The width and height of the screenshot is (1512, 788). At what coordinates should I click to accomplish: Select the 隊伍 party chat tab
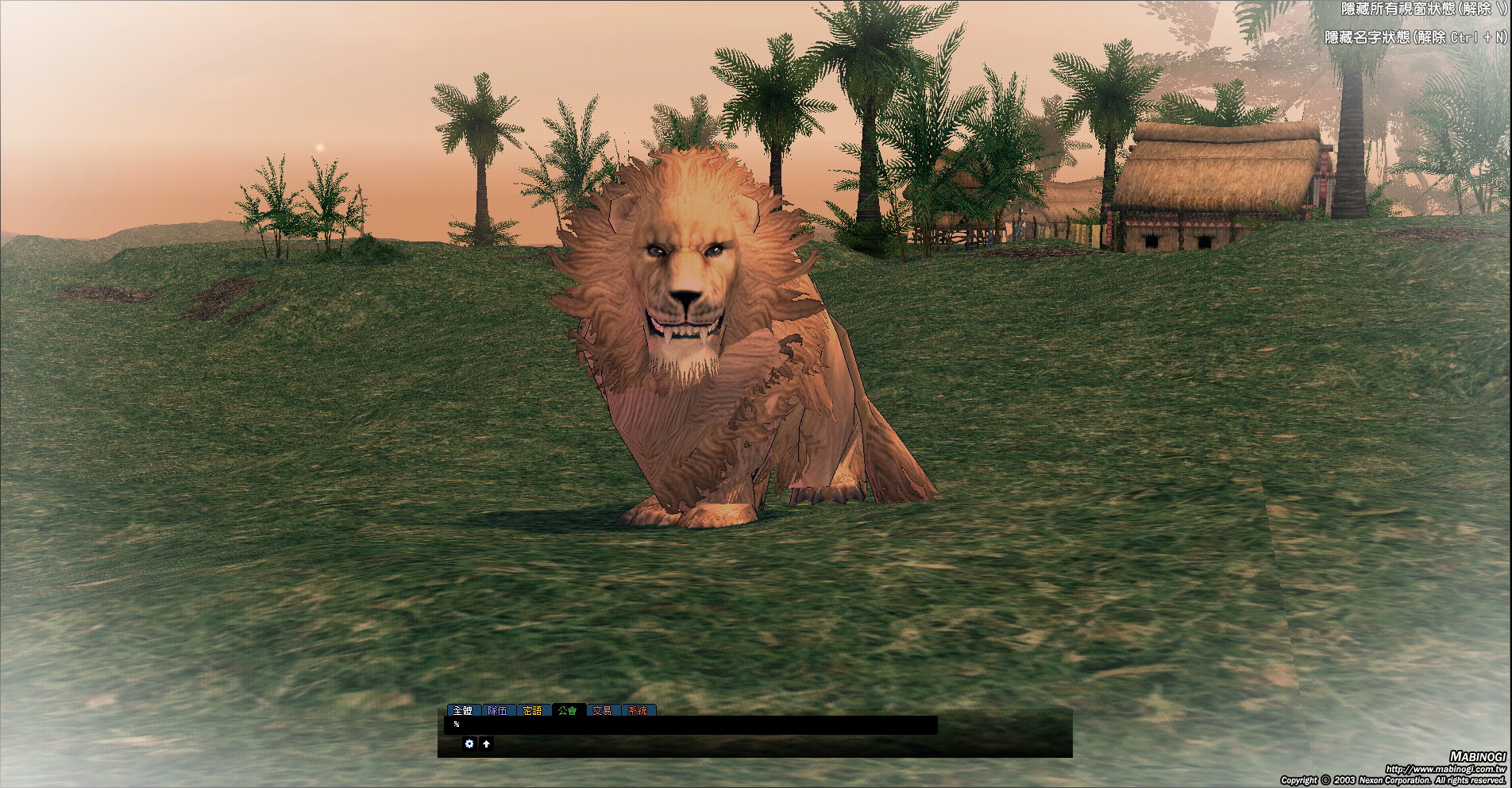coord(498,710)
